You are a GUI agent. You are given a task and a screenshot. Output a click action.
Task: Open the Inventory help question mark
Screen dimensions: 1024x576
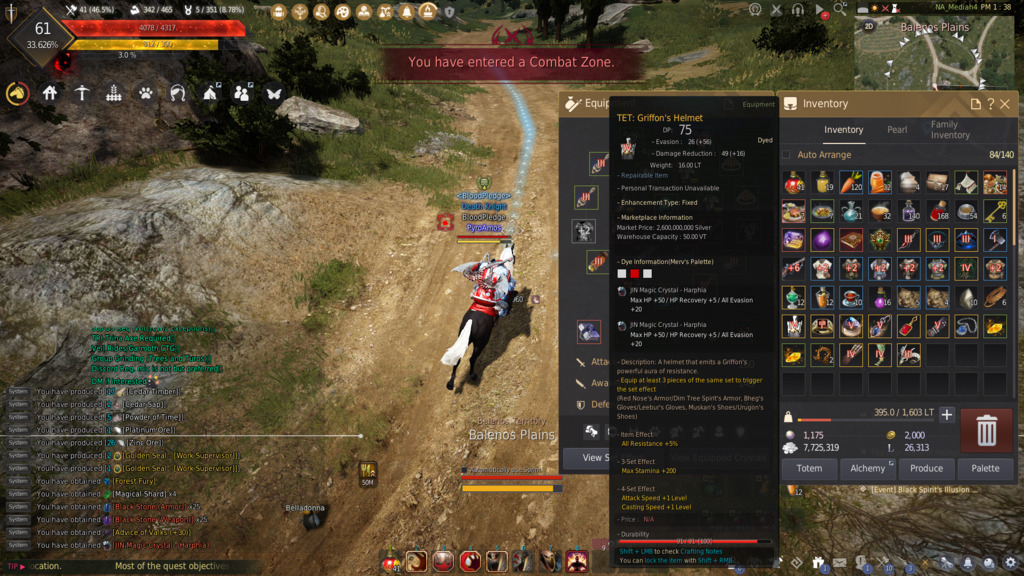point(990,104)
